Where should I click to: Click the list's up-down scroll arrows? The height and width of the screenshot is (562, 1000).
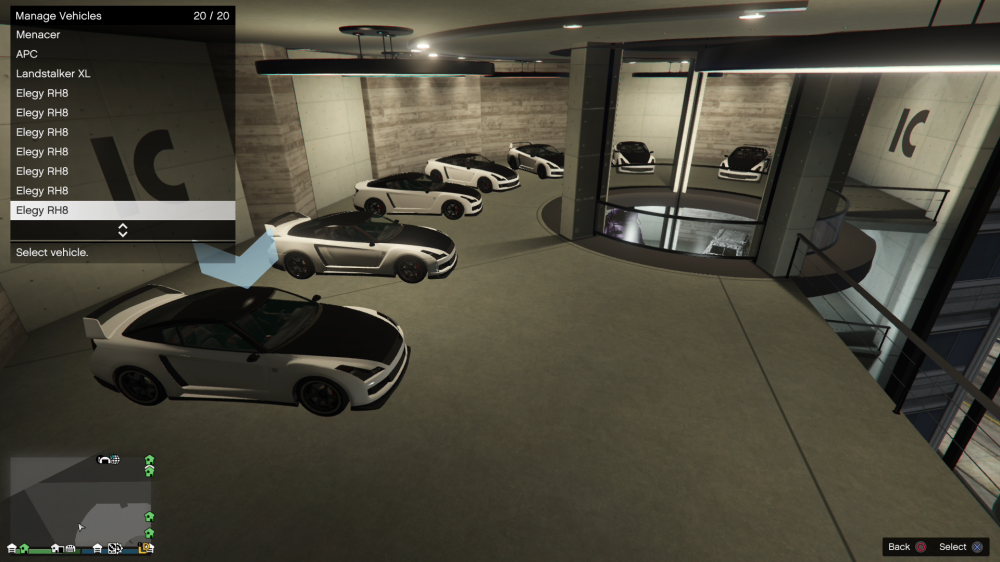click(123, 230)
